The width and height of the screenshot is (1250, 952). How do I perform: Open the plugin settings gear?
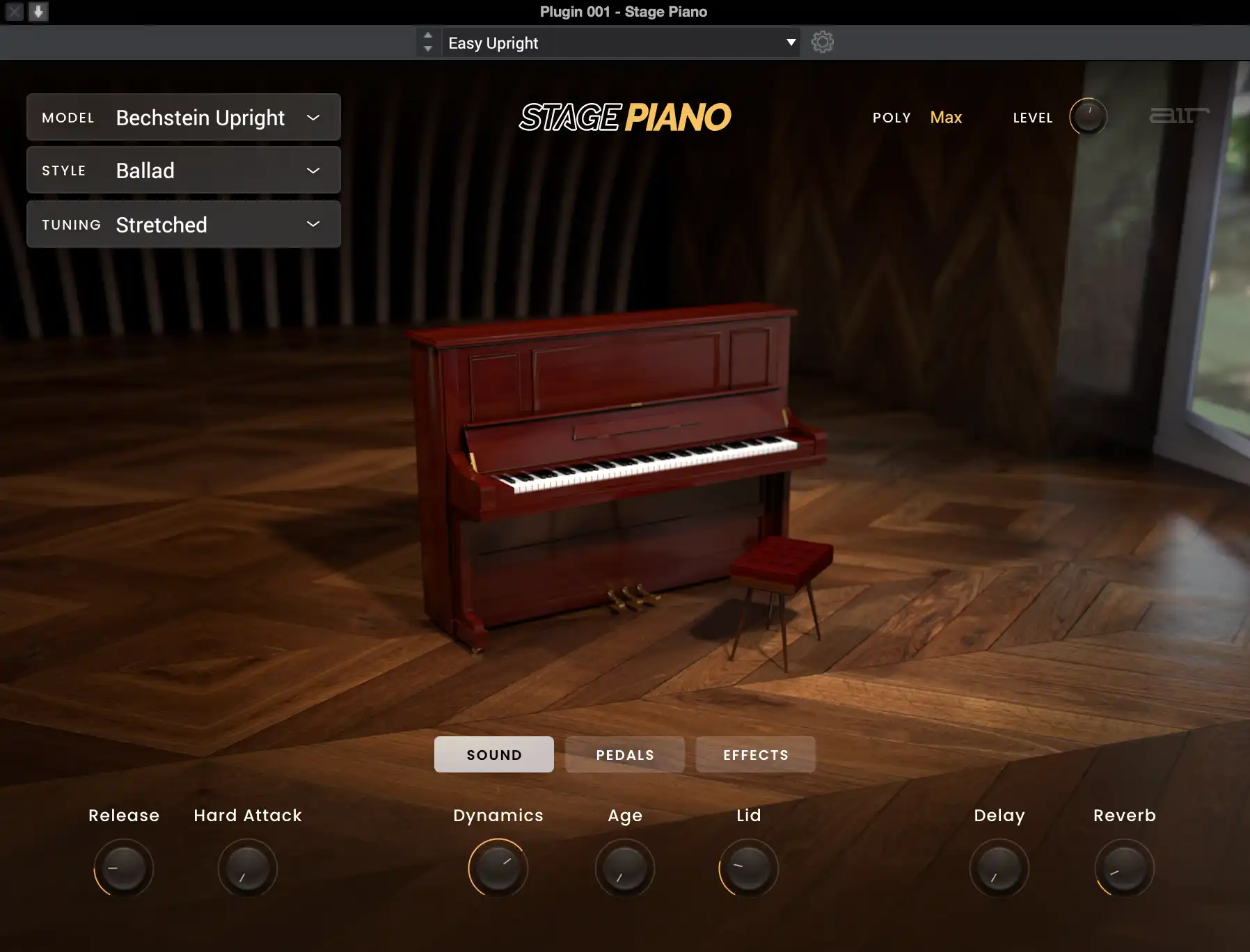click(x=823, y=42)
